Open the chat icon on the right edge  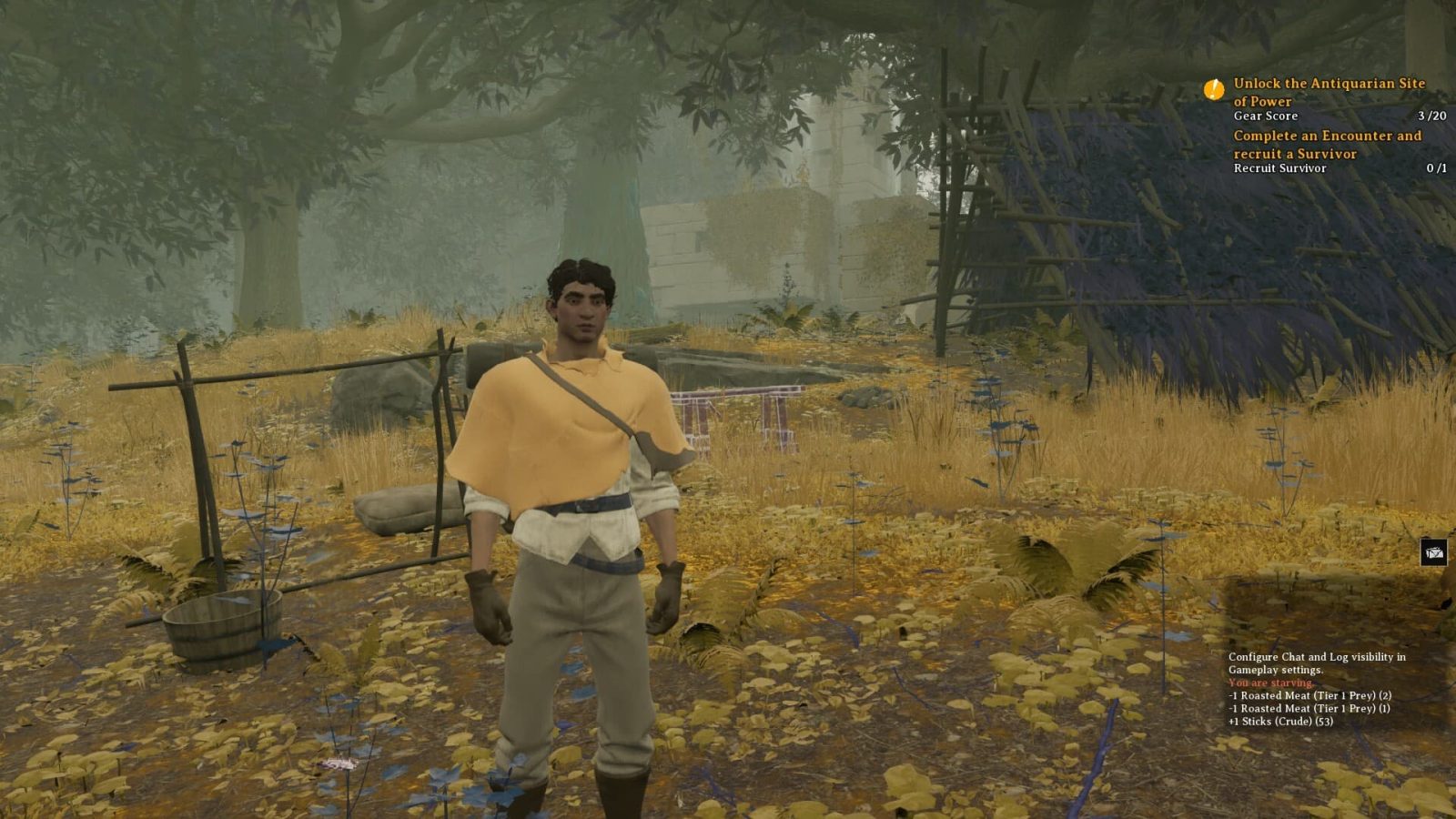point(1434,551)
